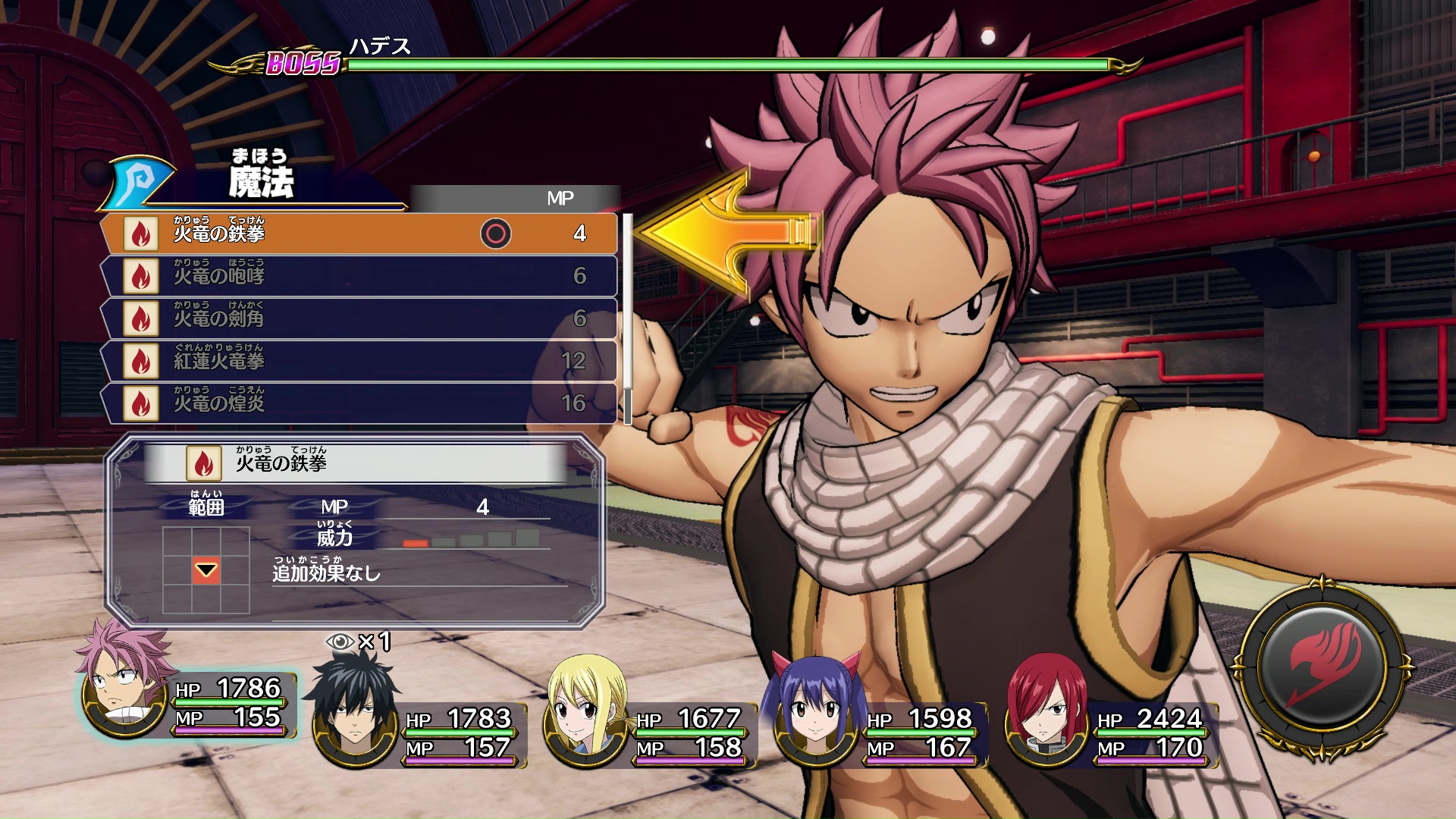Pick the 火竜の劍角 spell row
Viewport: 1456px width, 819px height.
(x=360, y=318)
